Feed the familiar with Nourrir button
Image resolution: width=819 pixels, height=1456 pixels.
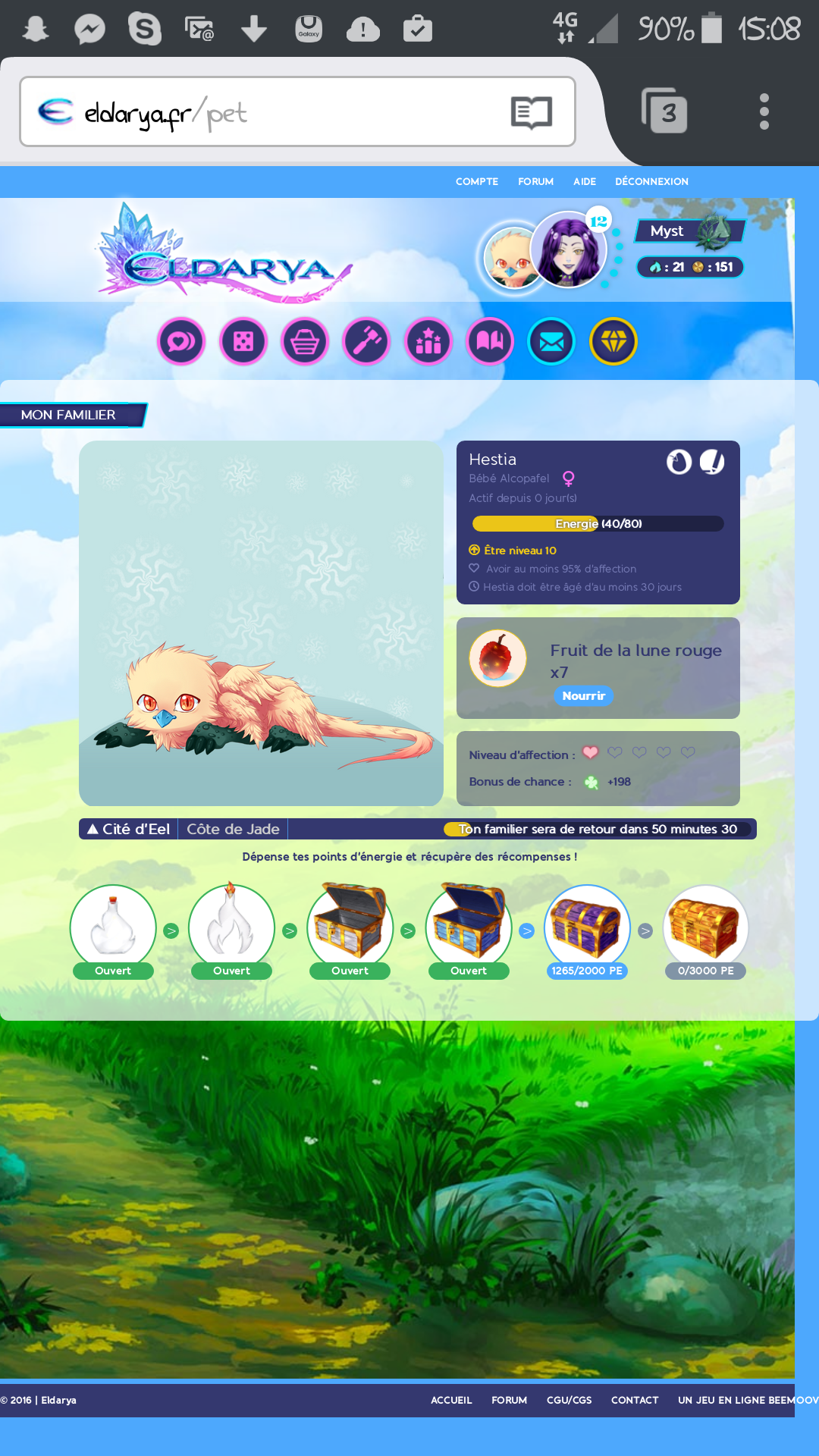pos(583,695)
